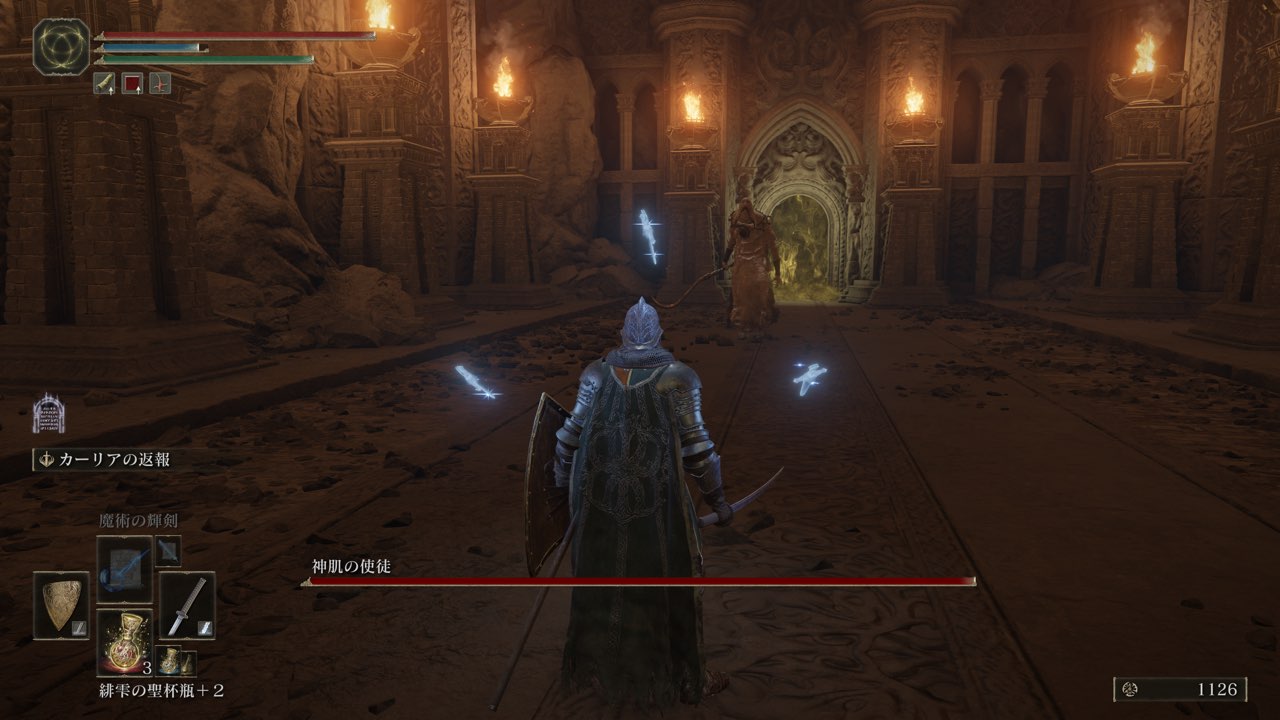Select the Great Rune emblem icon
This screenshot has width=1280, height=720.
(62, 47)
